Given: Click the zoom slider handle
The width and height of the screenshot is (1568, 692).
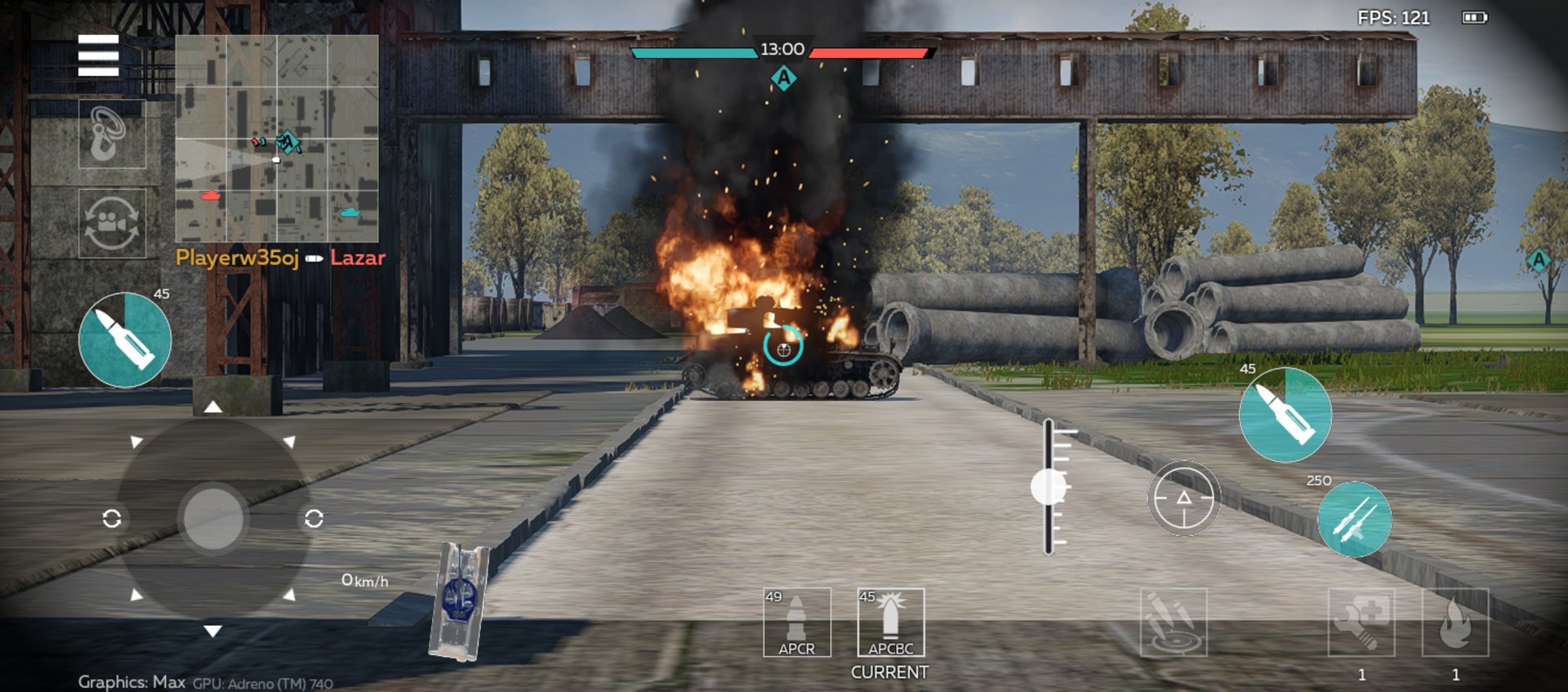Looking at the screenshot, I should click(1049, 487).
